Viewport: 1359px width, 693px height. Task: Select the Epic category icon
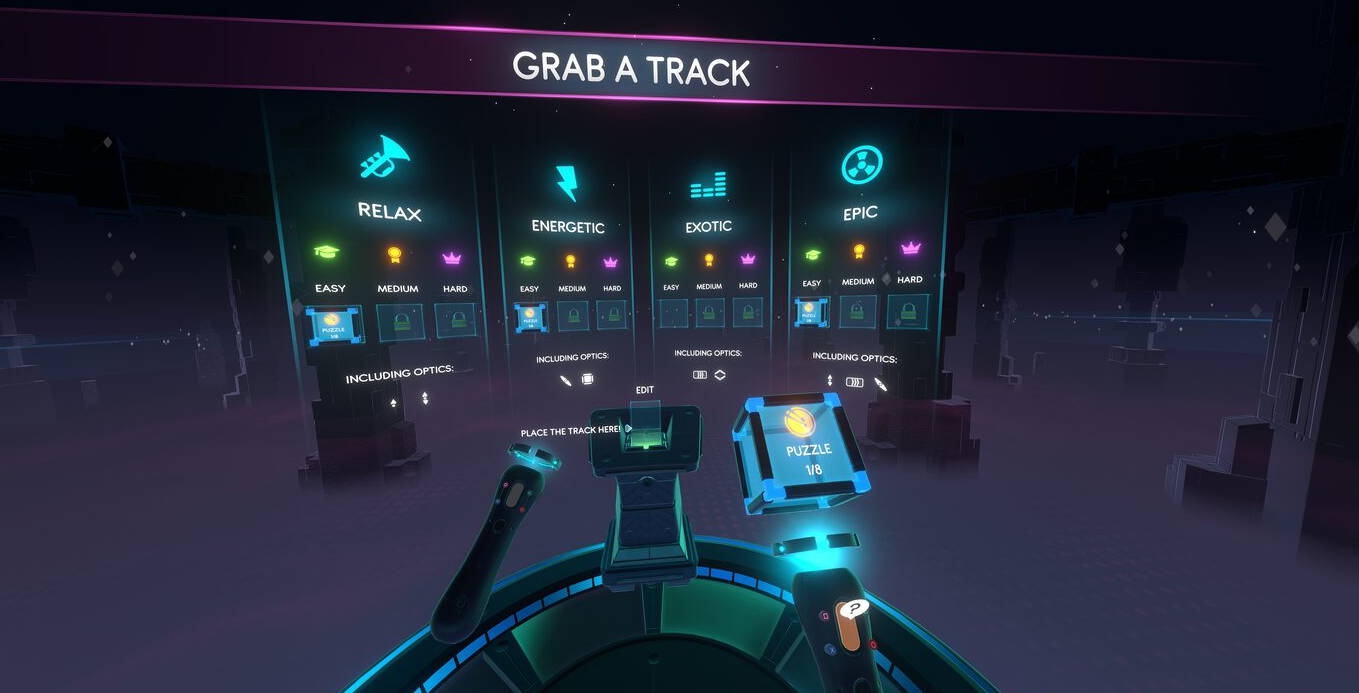point(860,166)
